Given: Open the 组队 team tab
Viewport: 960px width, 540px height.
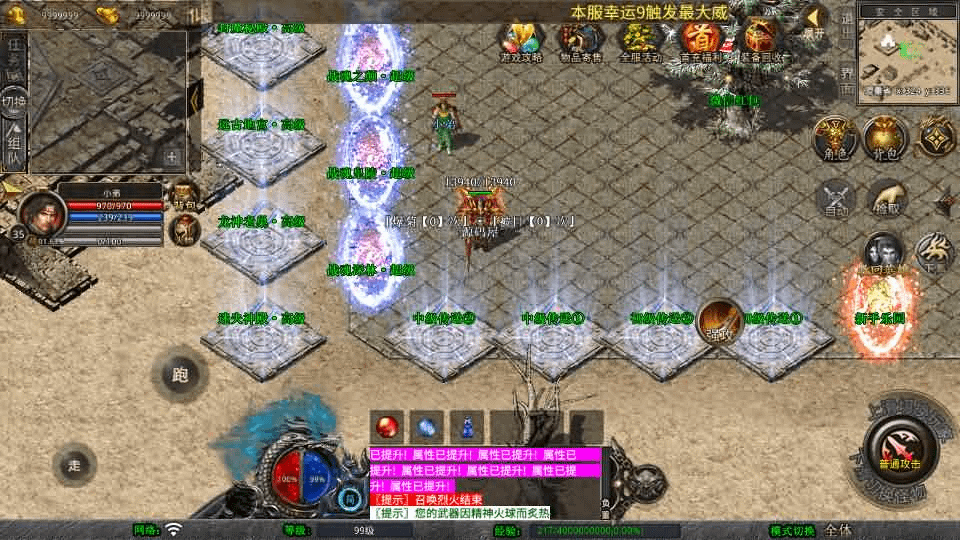Looking at the screenshot, I should point(14,145).
